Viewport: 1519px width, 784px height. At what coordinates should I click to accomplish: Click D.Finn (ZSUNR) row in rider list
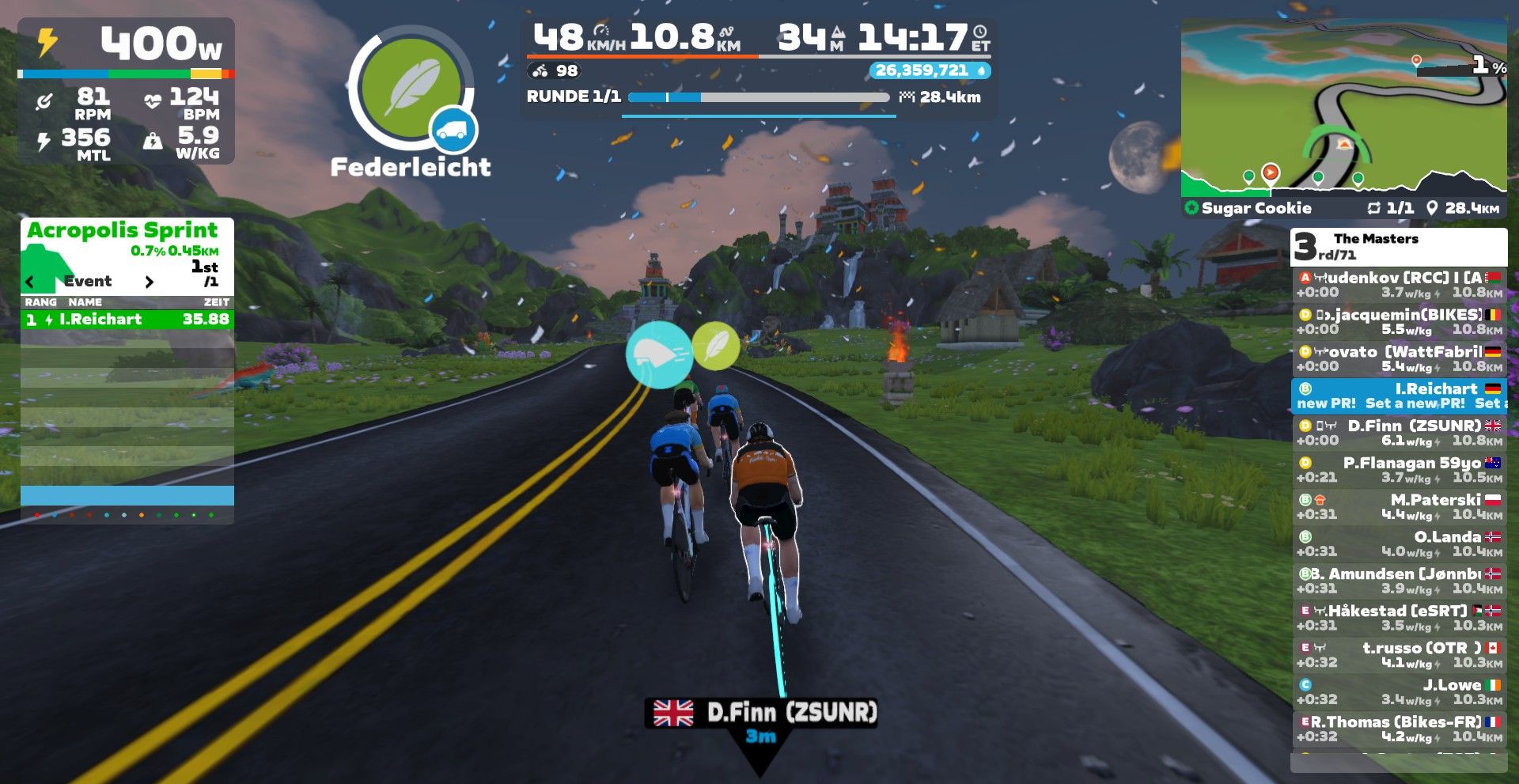click(1399, 433)
